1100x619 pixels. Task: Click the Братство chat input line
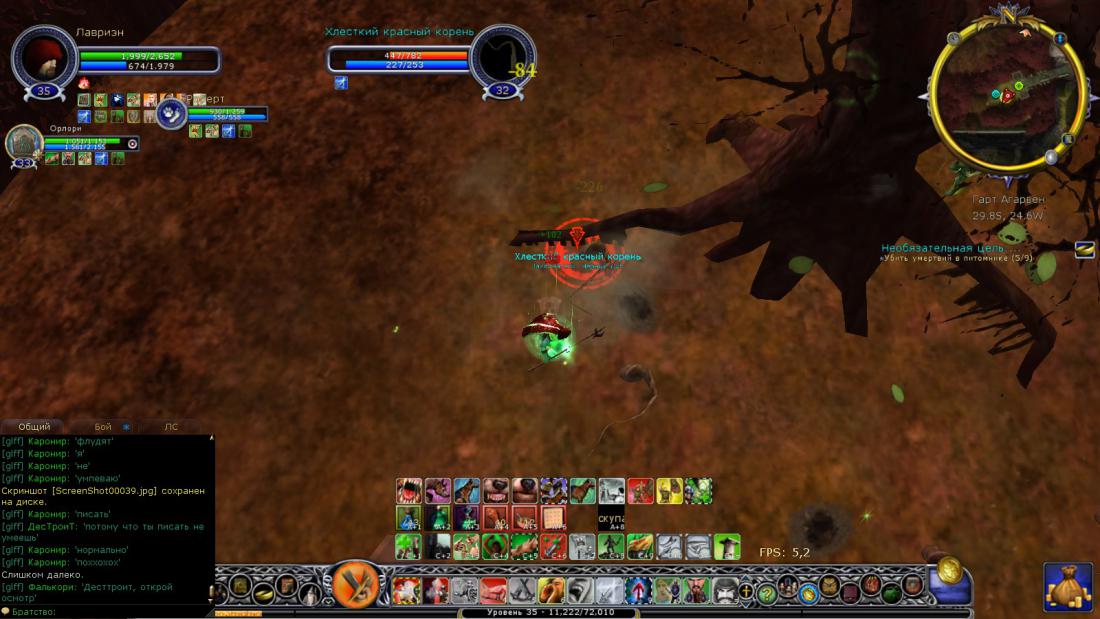click(108, 611)
